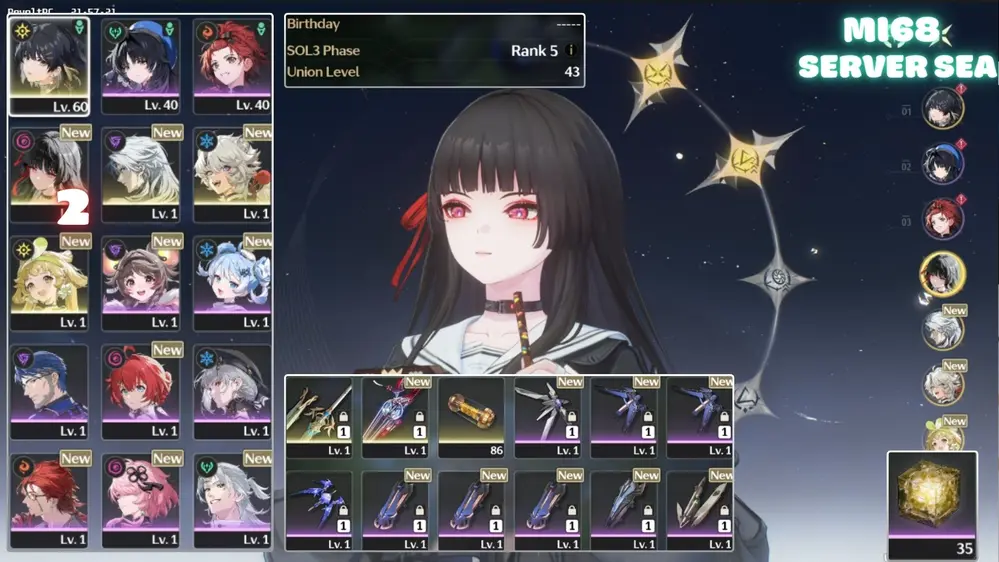Screen dimensions: 999x562
Task: Select the red-haired man with glasses portrait
Action: click(x=49, y=501)
